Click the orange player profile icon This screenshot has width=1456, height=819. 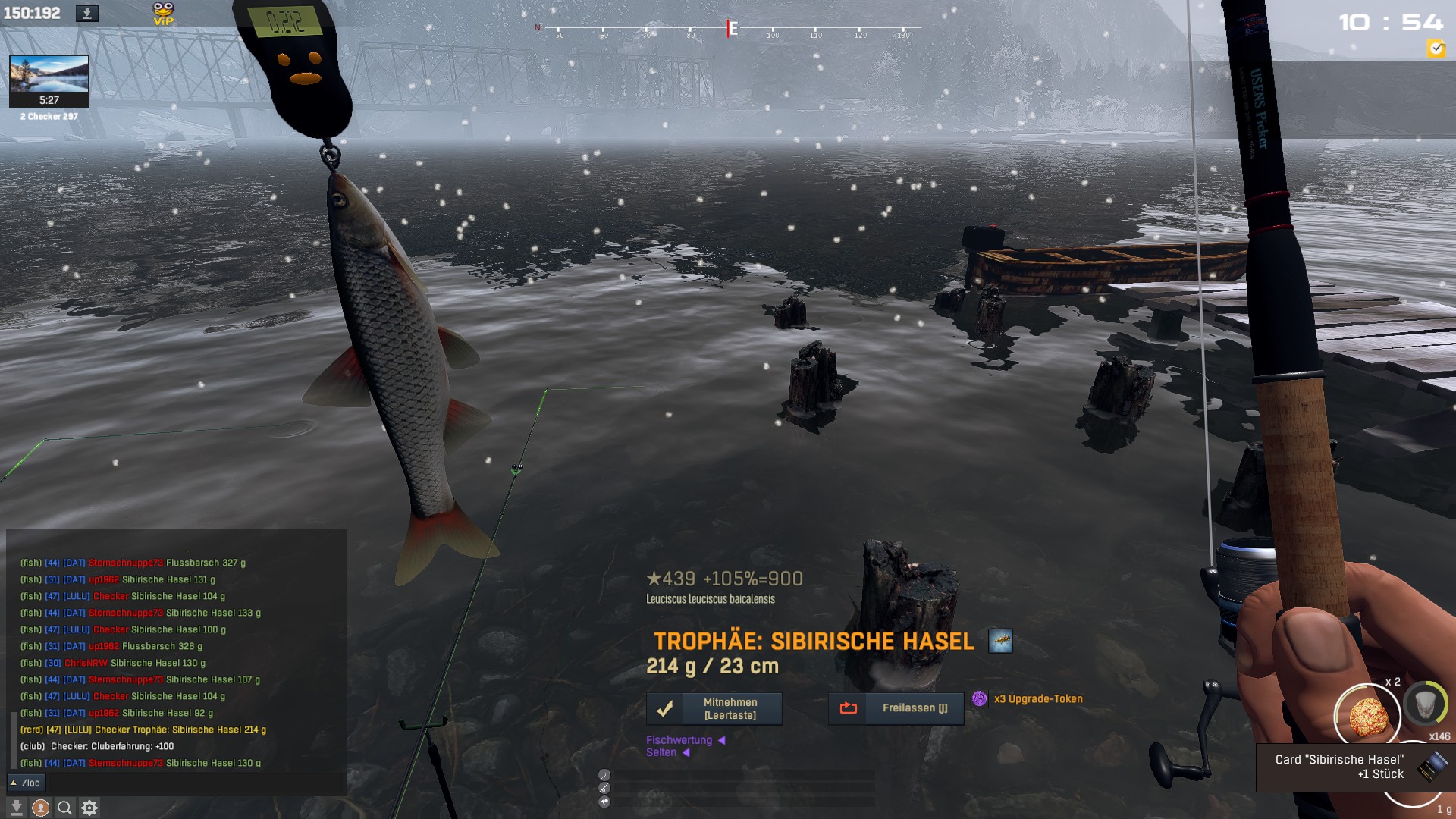tap(41, 808)
